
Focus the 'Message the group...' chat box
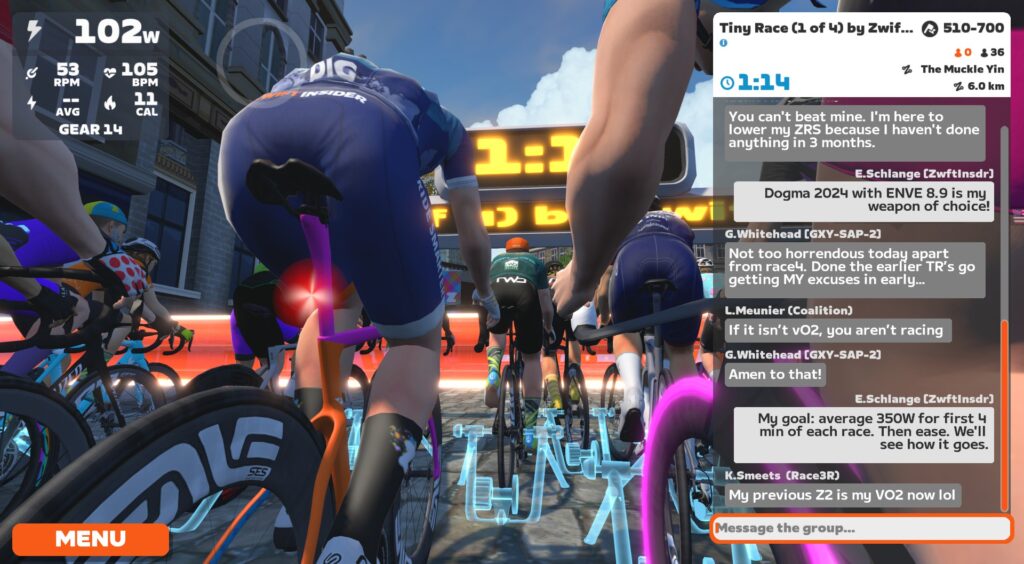tap(860, 528)
